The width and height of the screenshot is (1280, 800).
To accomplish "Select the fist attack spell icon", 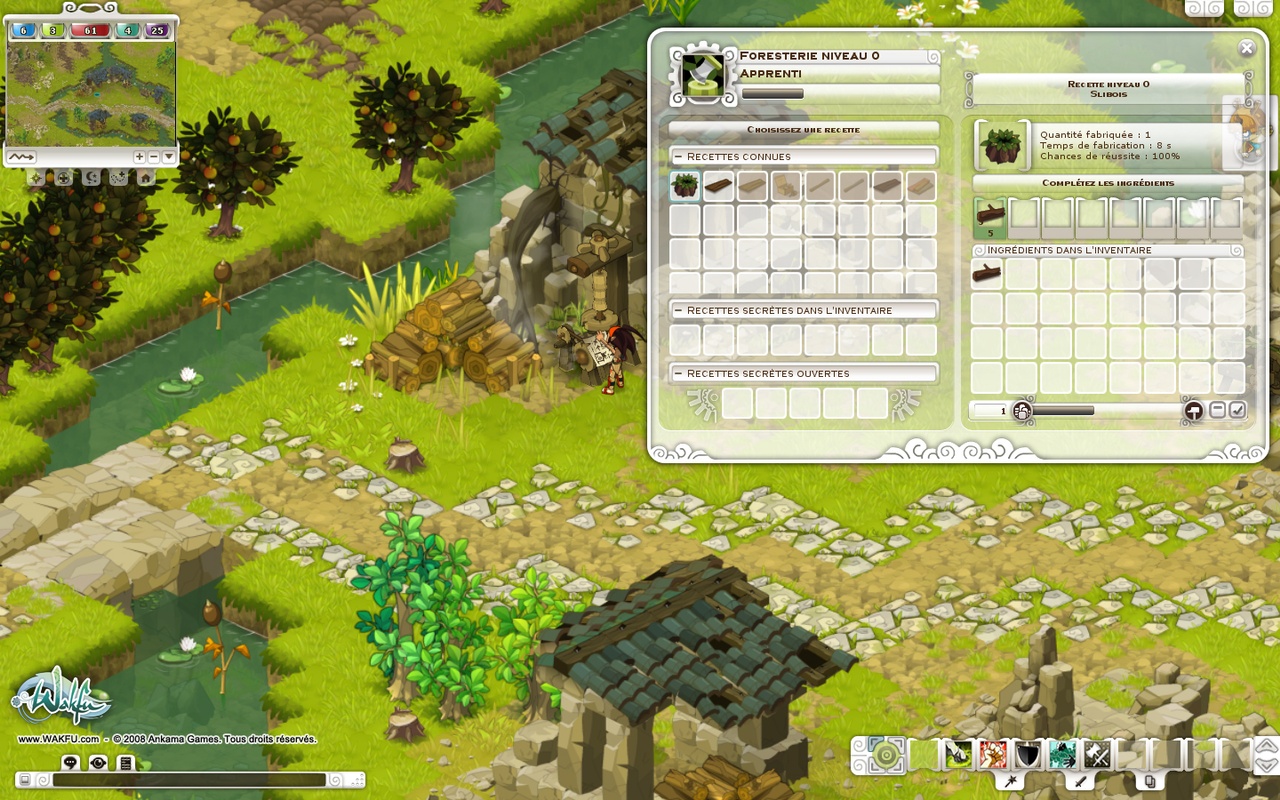I will 993,755.
